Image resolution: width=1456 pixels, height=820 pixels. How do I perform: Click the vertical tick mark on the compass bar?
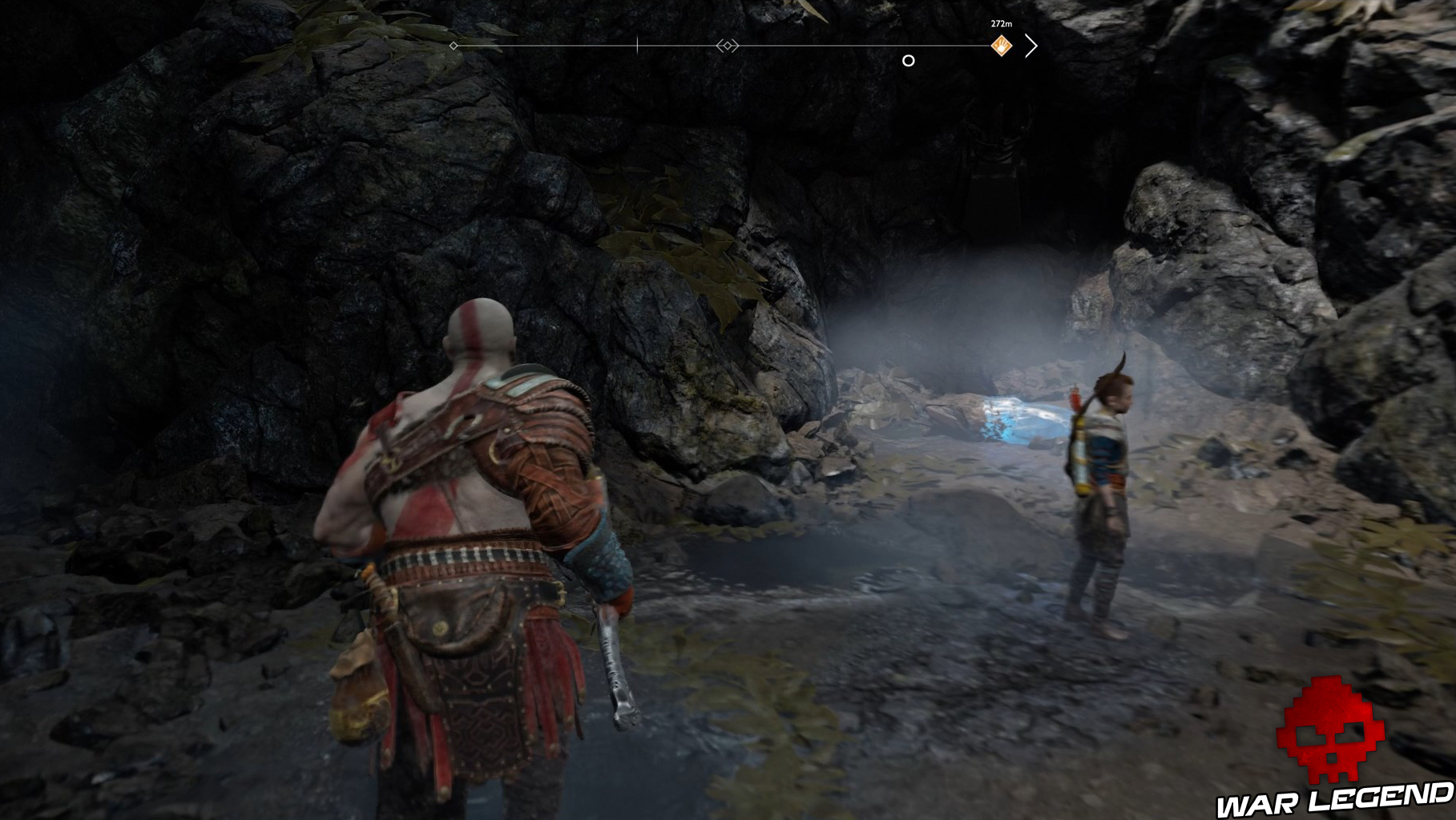(638, 44)
